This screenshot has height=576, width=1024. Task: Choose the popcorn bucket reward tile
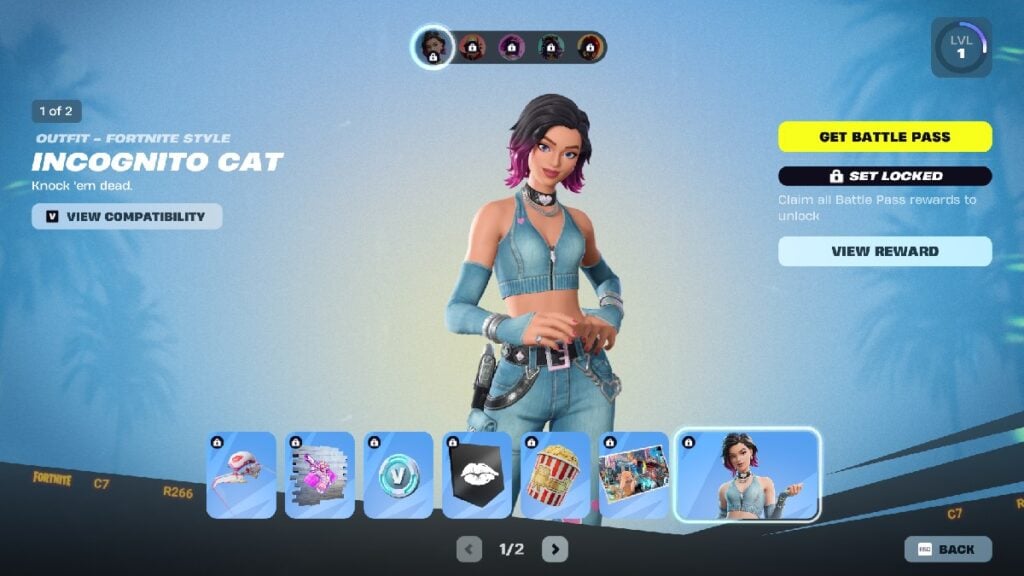(x=555, y=475)
